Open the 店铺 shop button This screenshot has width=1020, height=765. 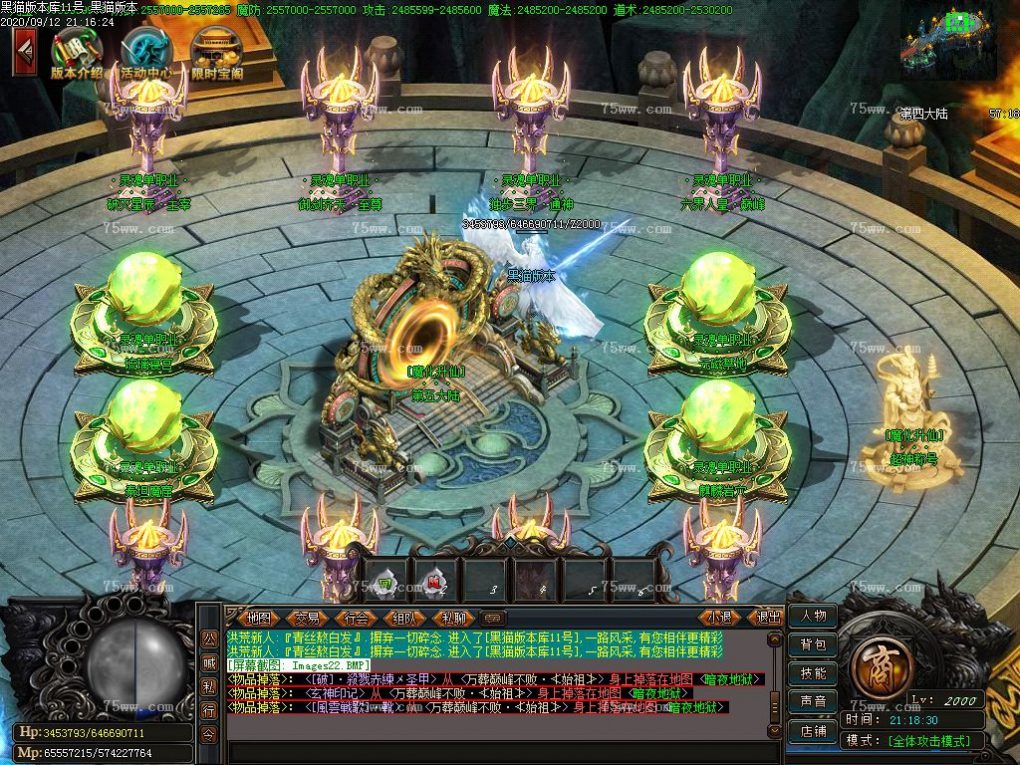pyautogui.click(x=813, y=731)
